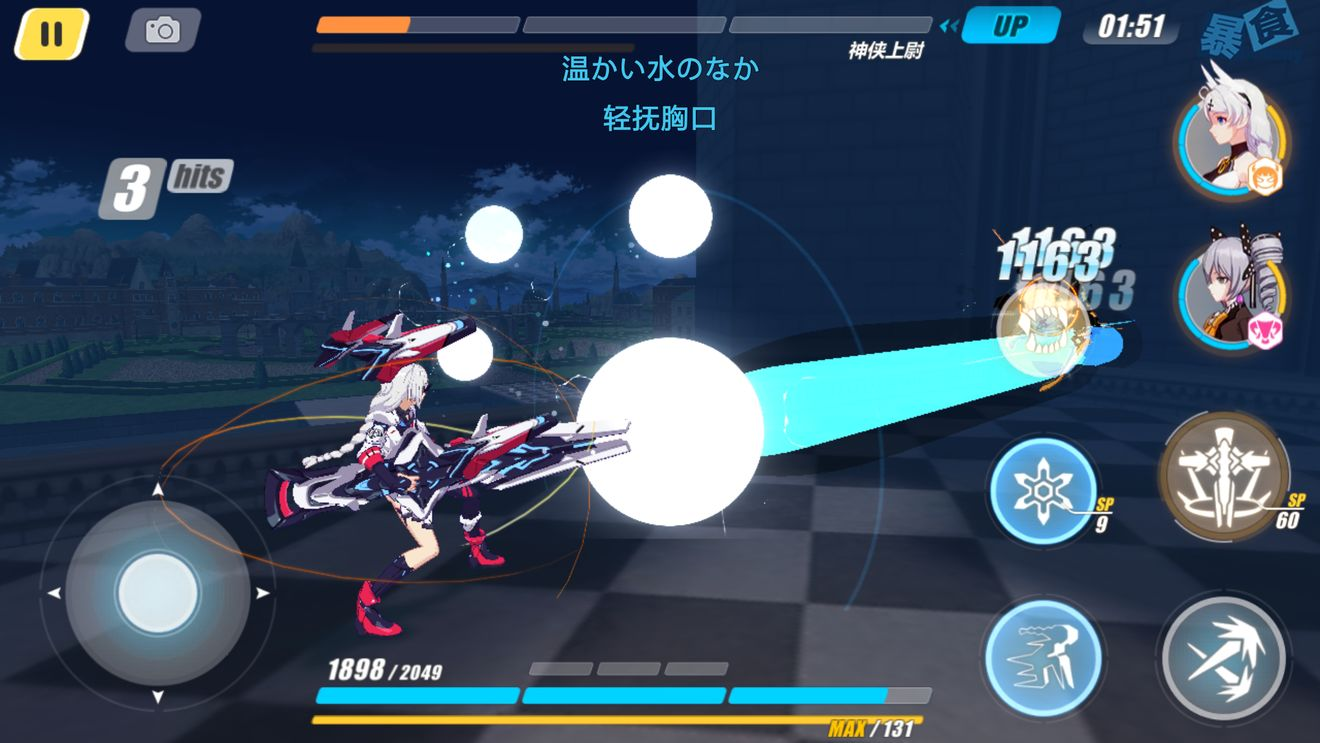Tap the basic attack button
This screenshot has height=743, width=1320.
(x=1223, y=657)
